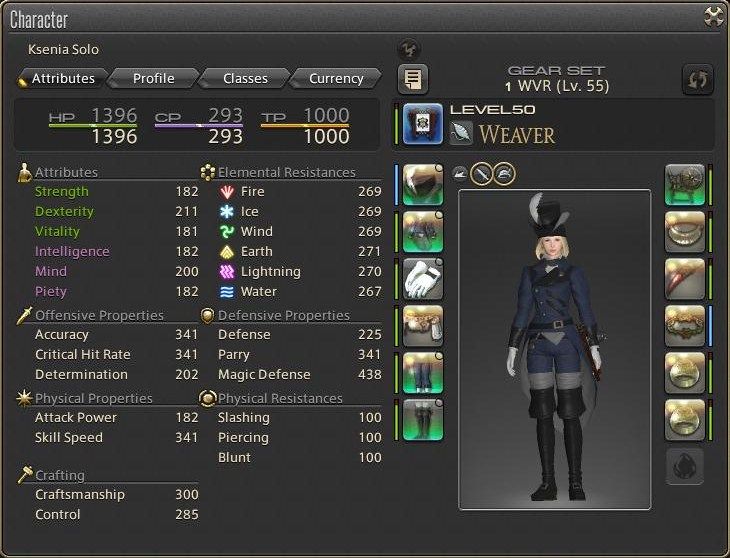This screenshot has height=558, width=730.
Task: Select the spinning wheel off-hand slot
Action: tap(685, 185)
